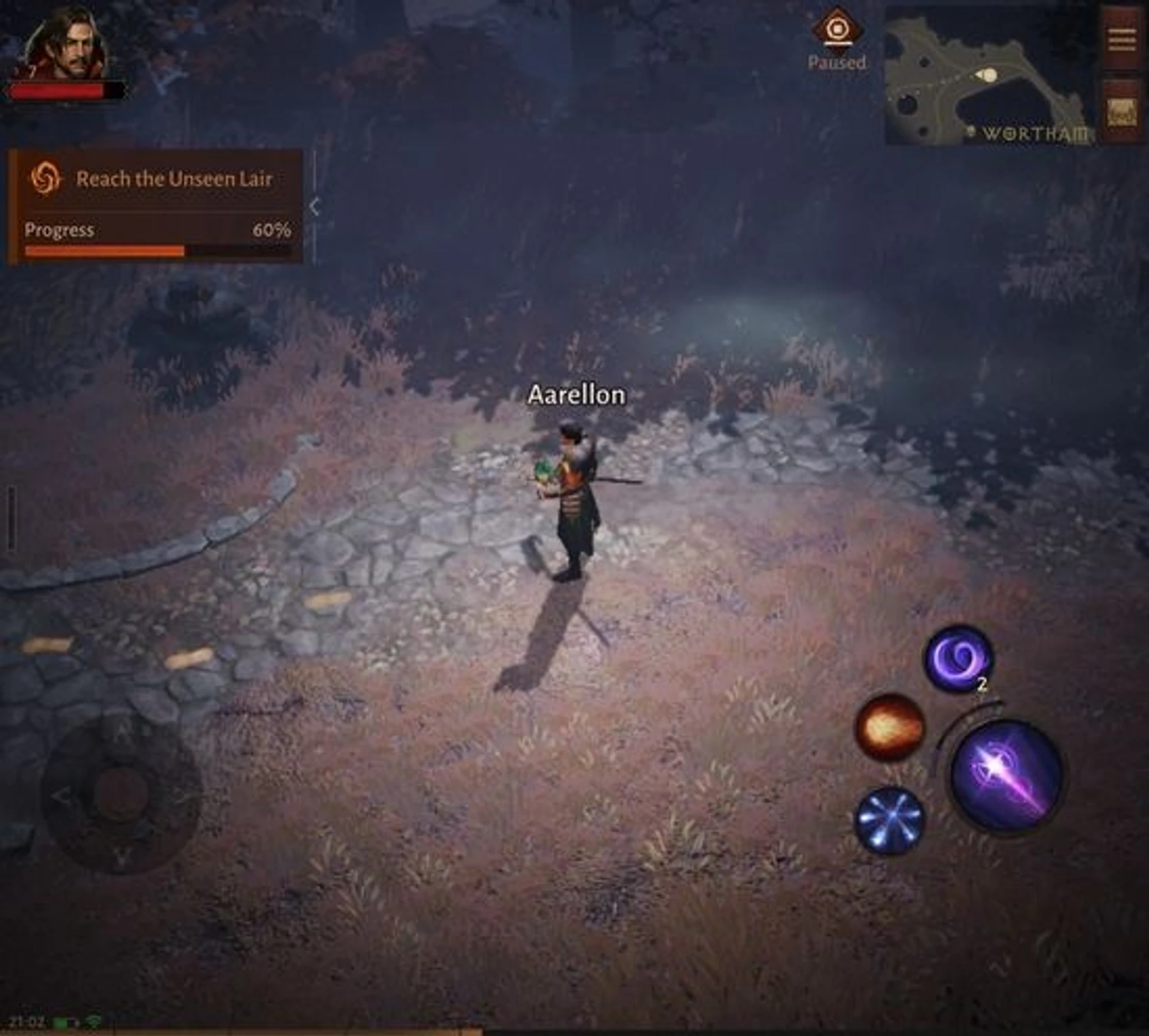Screen dimensions: 1149x1036
Task: Select the Reach the Unseen Lair quest tracker
Action: (156, 179)
